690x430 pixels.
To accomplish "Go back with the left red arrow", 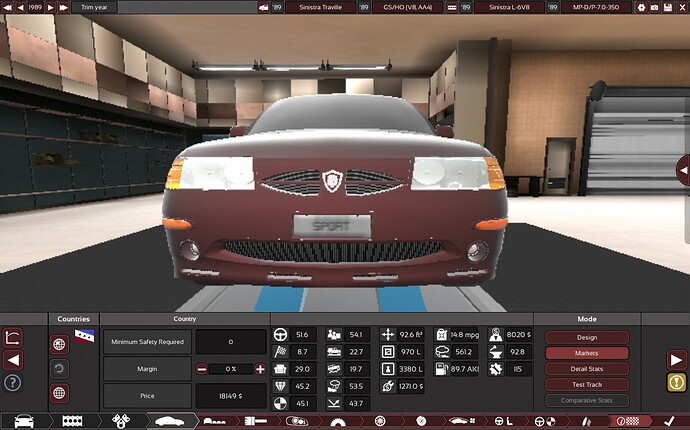I will tap(13, 360).
